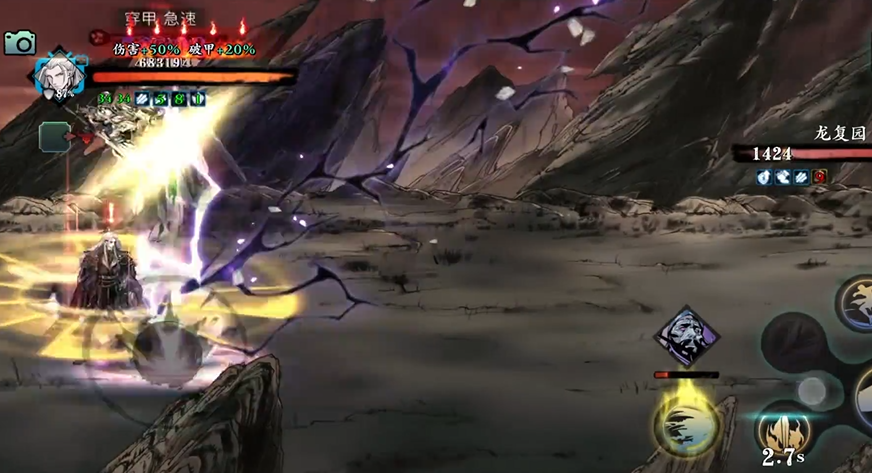Tap the camera screenshot icon
The height and width of the screenshot is (473, 872).
[x=19, y=41]
